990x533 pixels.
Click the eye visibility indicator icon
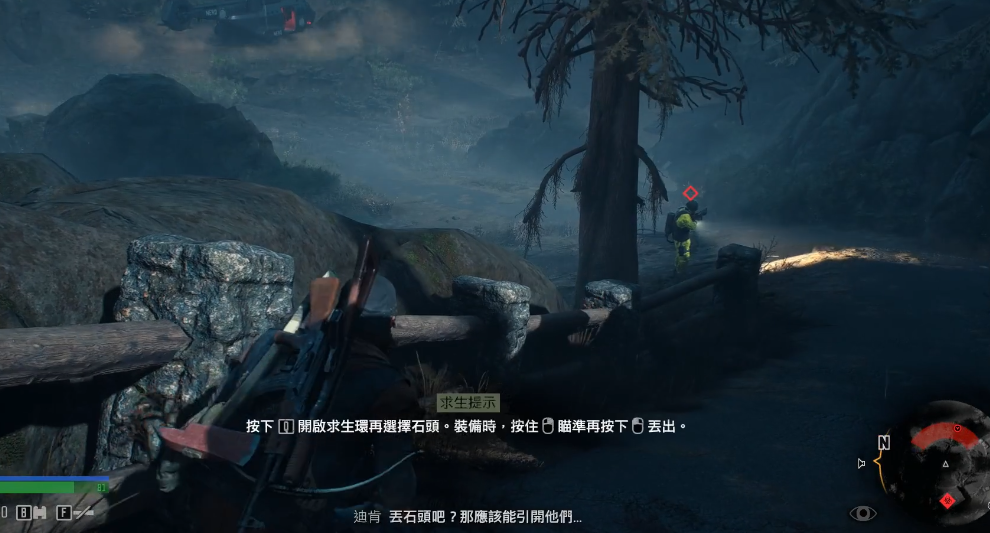pos(863,513)
